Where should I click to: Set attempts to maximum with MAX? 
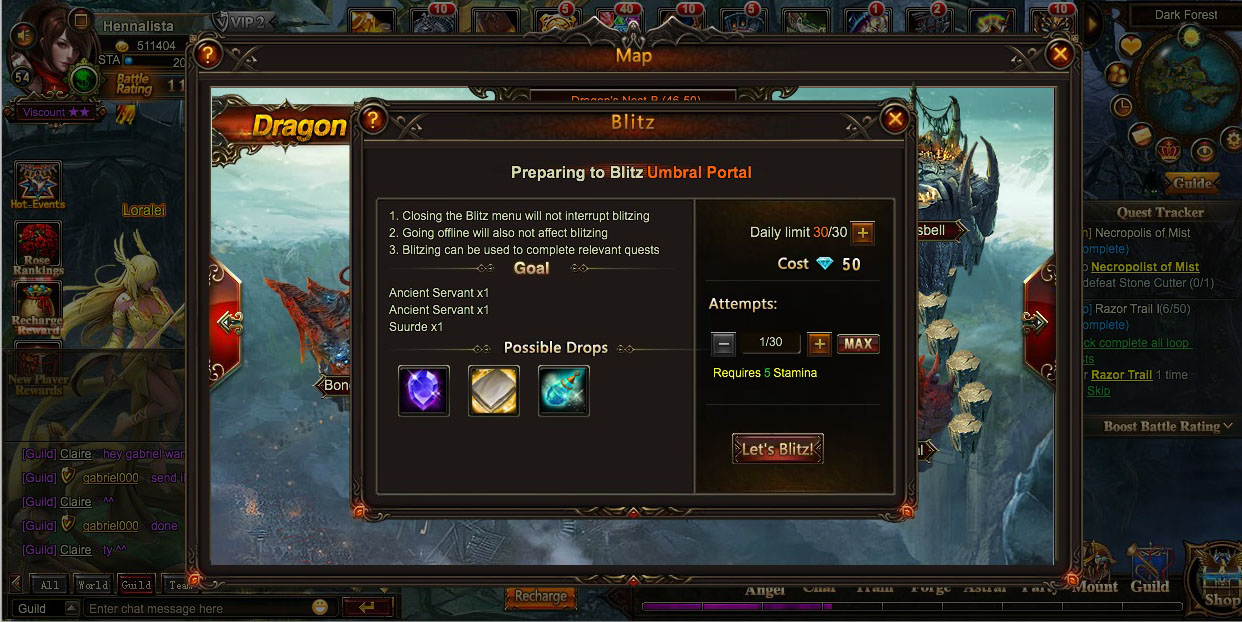click(858, 344)
